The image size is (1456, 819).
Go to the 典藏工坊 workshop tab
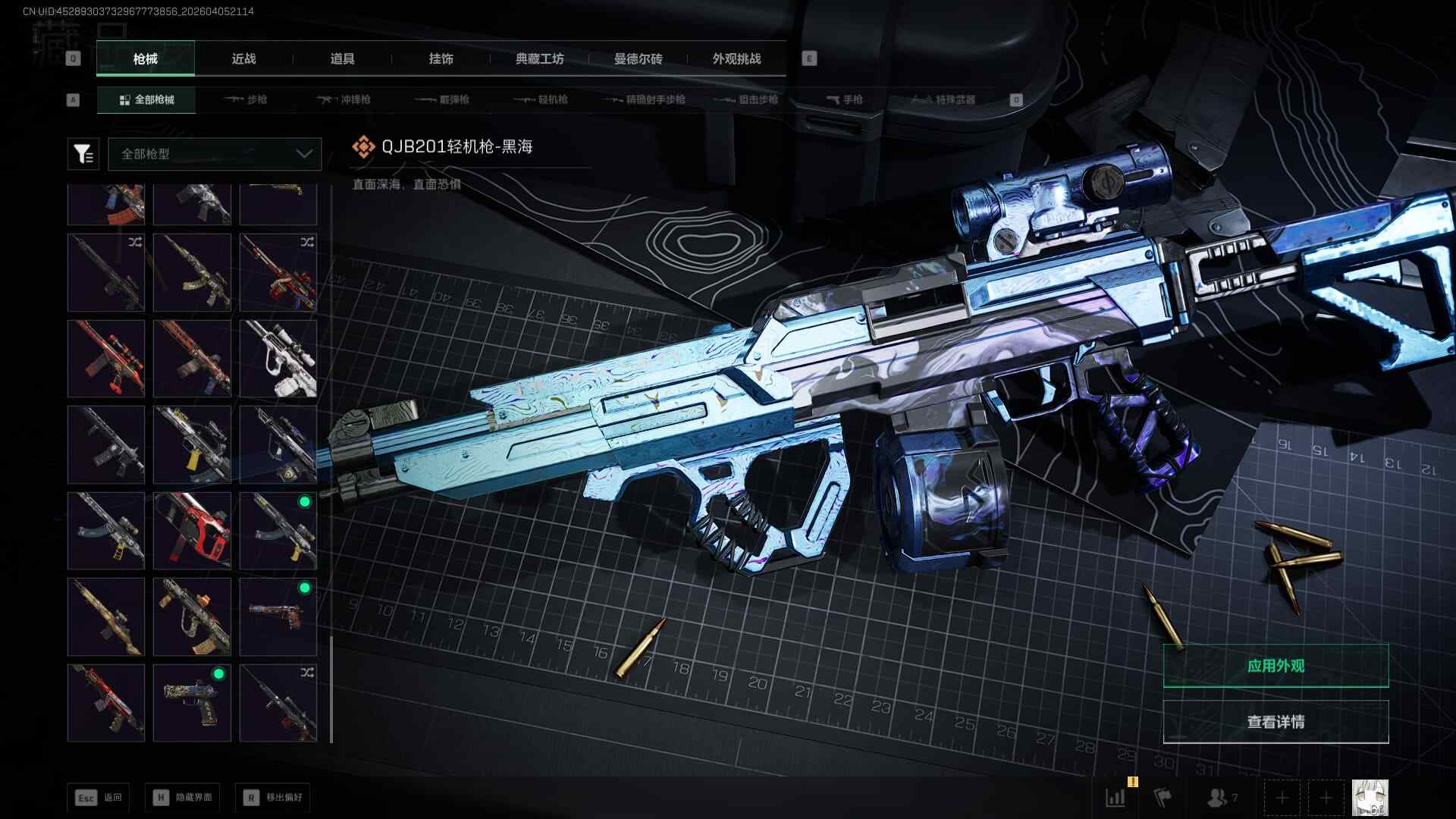pyautogui.click(x=539, y=58)
